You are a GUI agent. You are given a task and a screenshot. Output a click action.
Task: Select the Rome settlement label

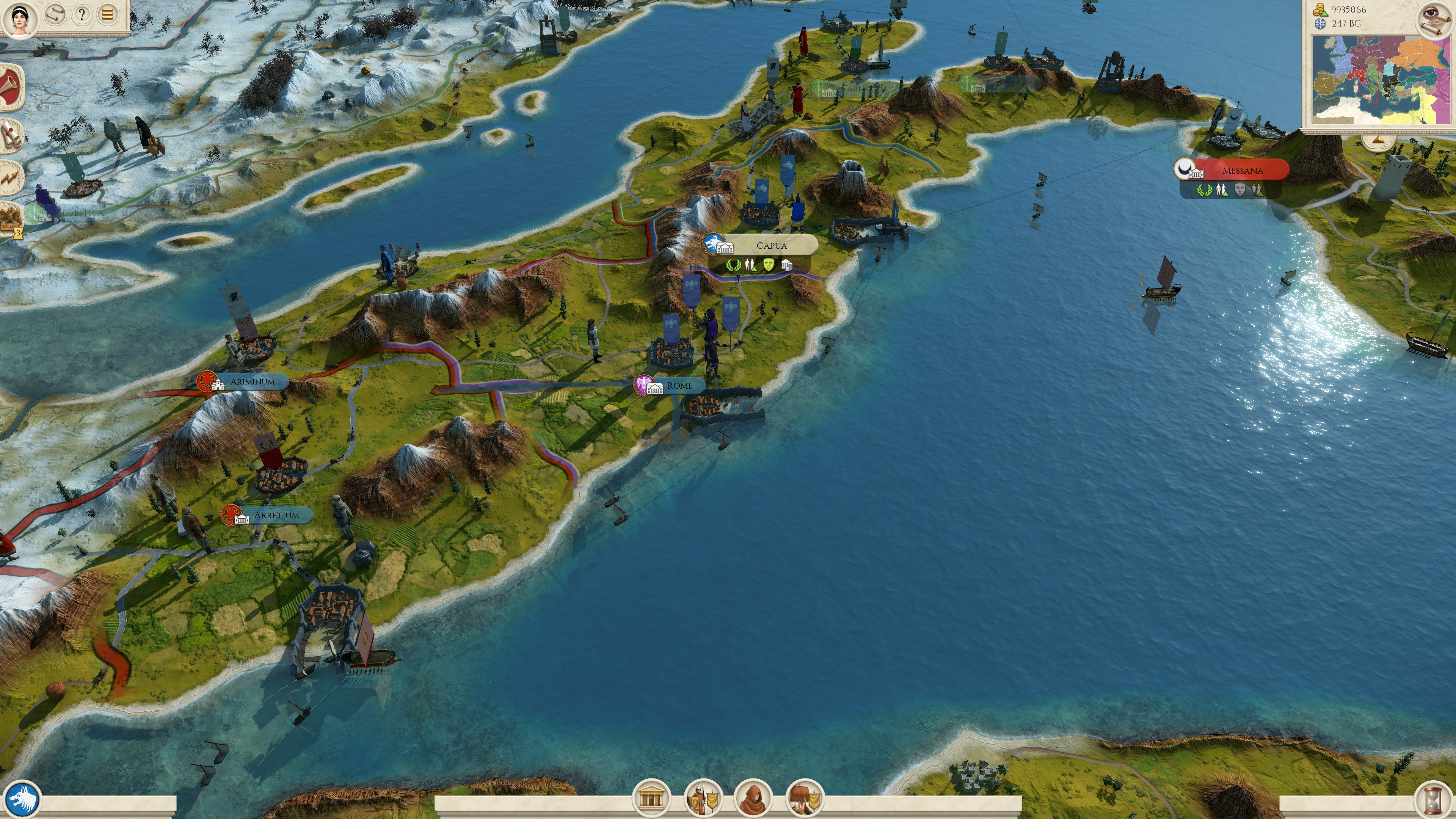pyautogui.click(x=679, y=386)
